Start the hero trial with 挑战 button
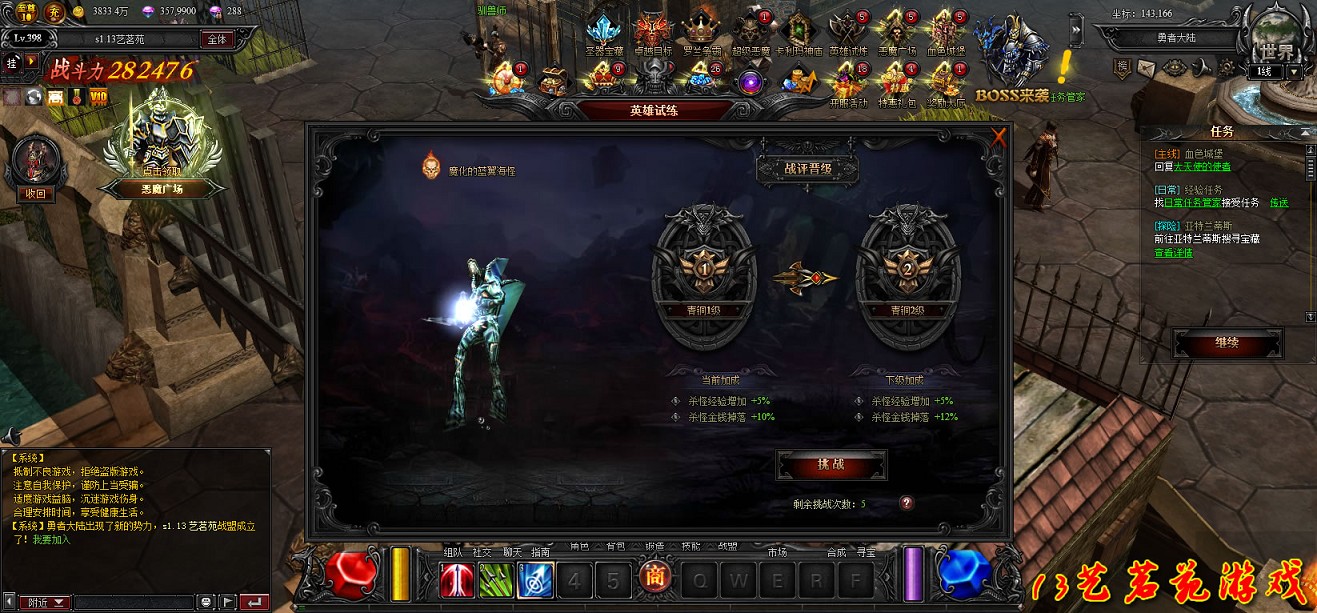Viewport: 1317px width, 613px height. tap(831, 465)
